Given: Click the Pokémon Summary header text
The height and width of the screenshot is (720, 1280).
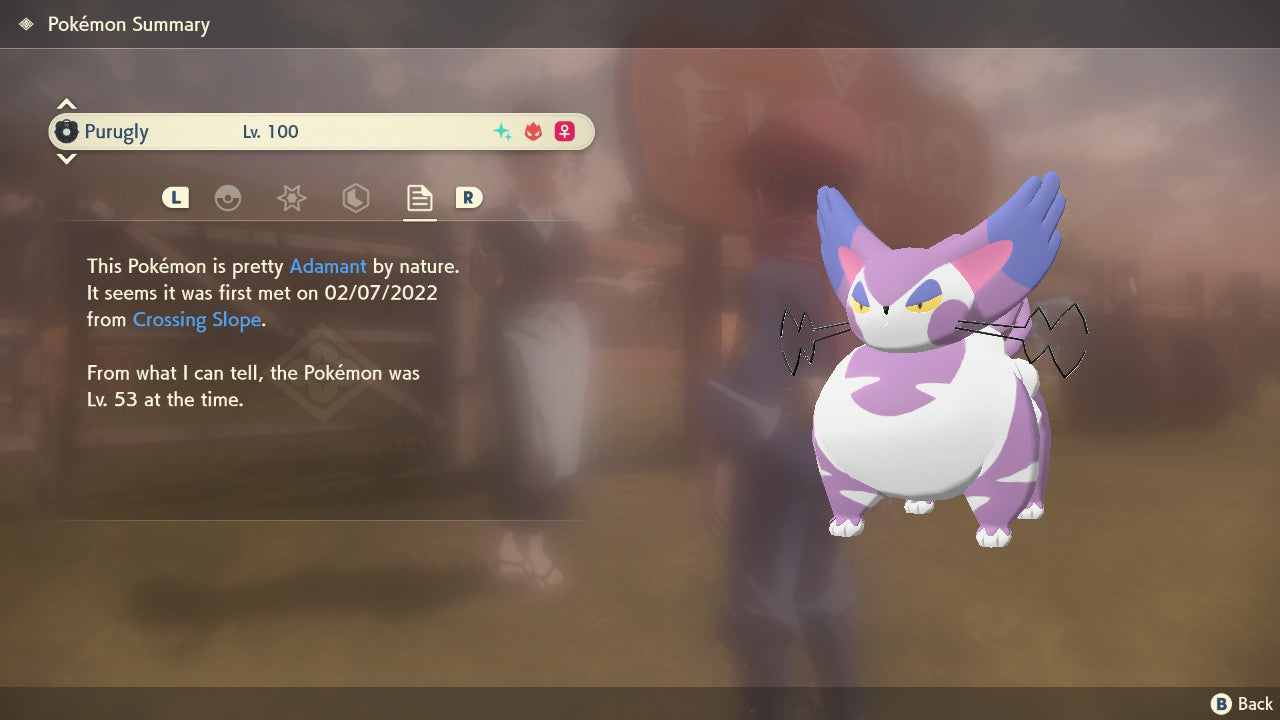Looking at the screenshot, I should (128, 24).
